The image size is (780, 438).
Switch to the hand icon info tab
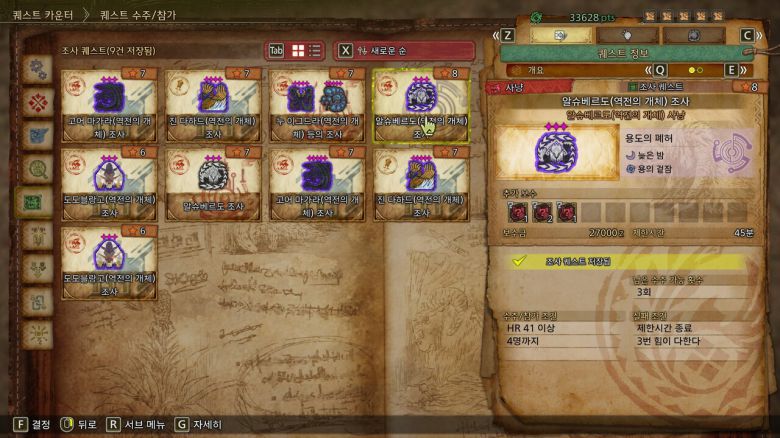tap(627, 35)
